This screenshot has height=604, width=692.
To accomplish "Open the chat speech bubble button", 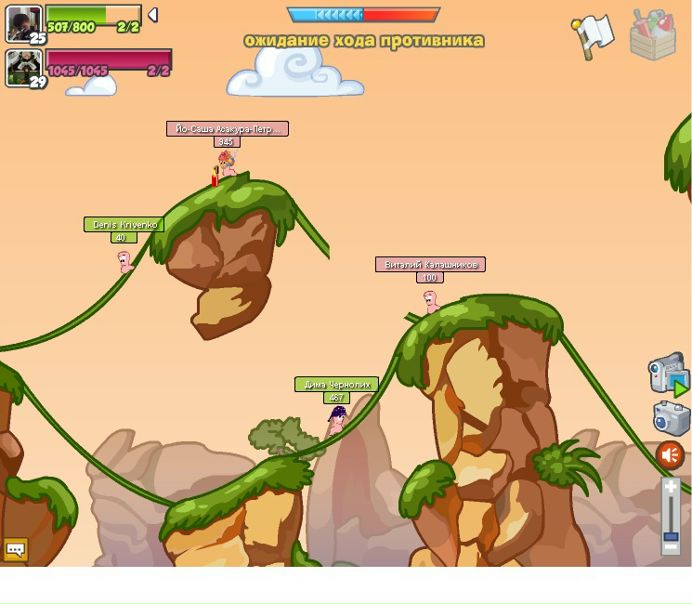I will (15, 549).
